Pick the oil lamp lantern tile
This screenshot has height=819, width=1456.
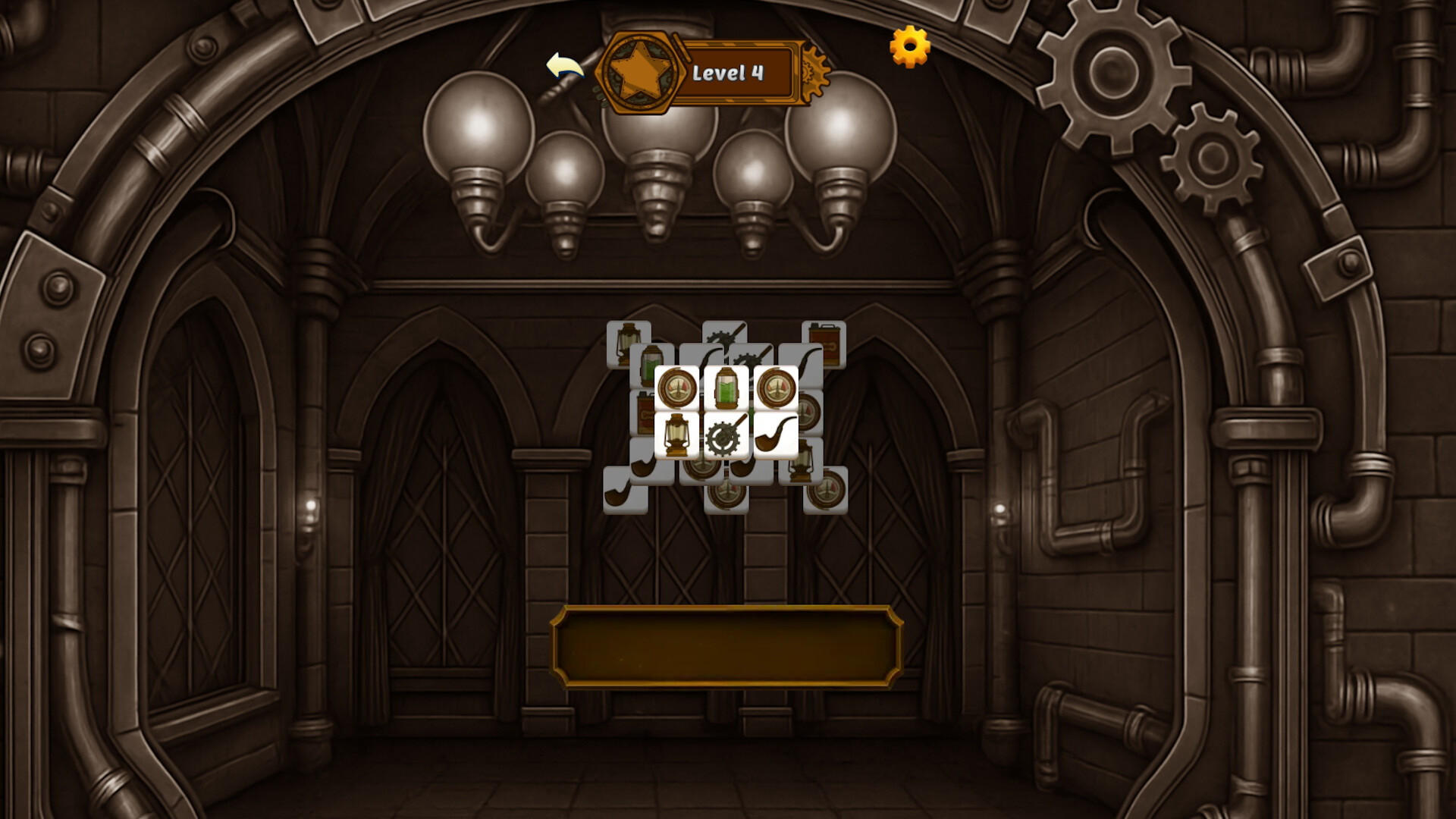[x=676, y=436]
